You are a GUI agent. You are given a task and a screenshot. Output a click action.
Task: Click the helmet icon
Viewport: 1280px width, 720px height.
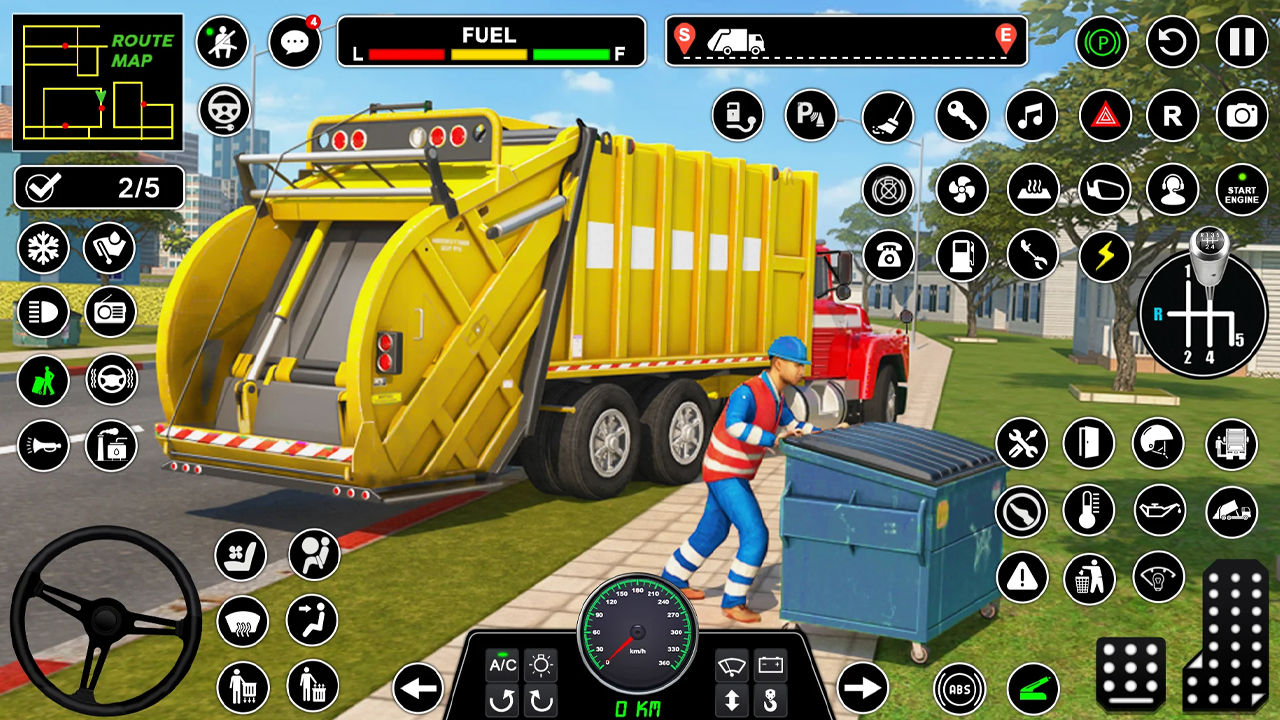click(1160, 442)
